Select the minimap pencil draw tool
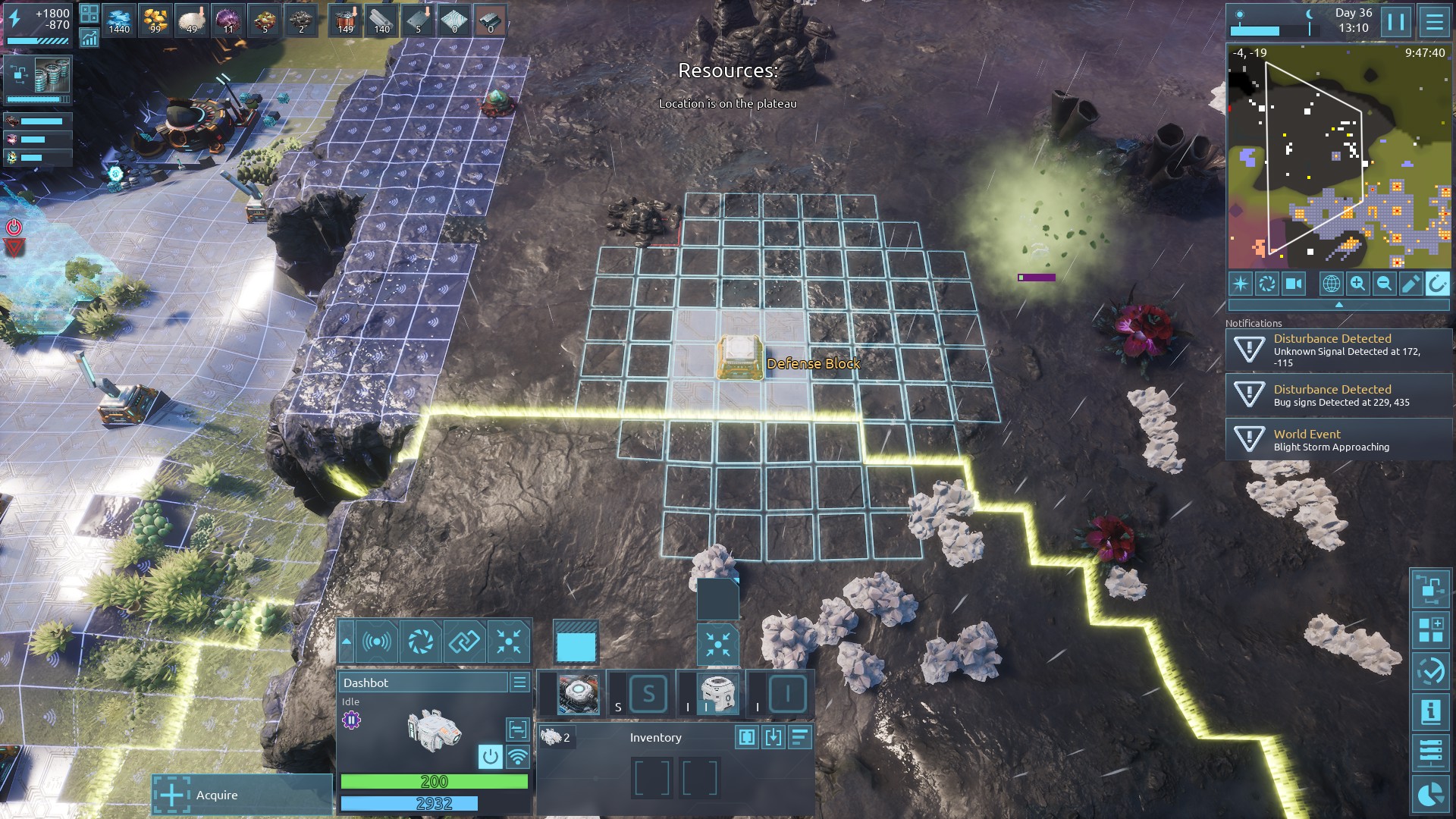 coord(1410,284)
